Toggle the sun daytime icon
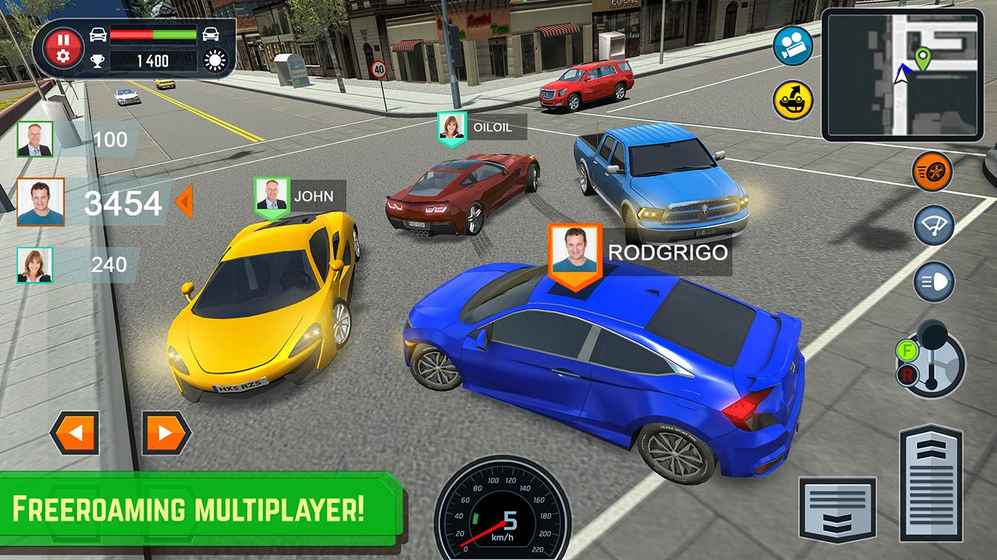 (x=215, y=61)
